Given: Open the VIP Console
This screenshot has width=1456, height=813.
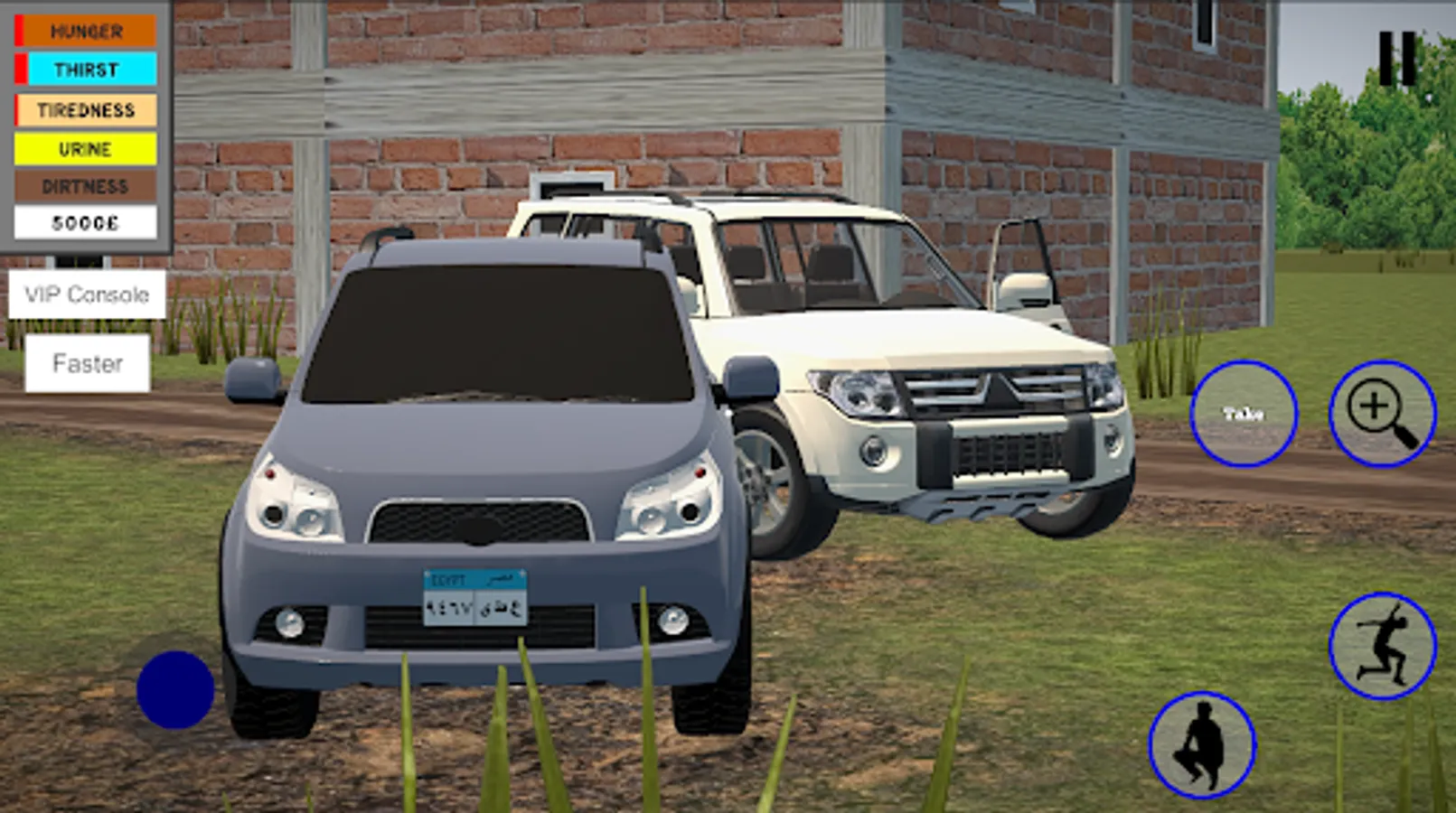Looking at the screenshot, I should pyautogui.click(x=87, y=294).
